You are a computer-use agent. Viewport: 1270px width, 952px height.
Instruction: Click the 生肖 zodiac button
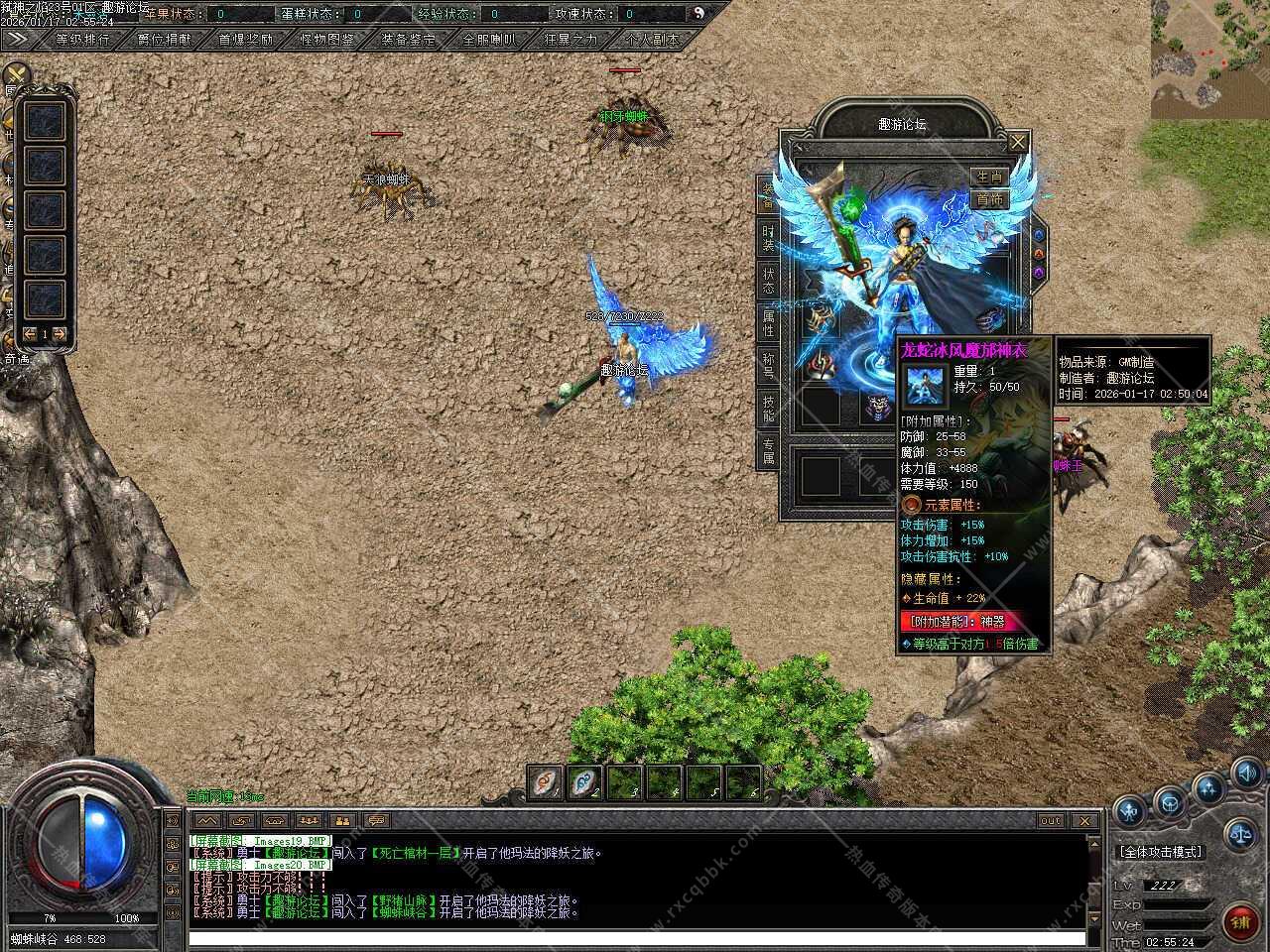989,176
